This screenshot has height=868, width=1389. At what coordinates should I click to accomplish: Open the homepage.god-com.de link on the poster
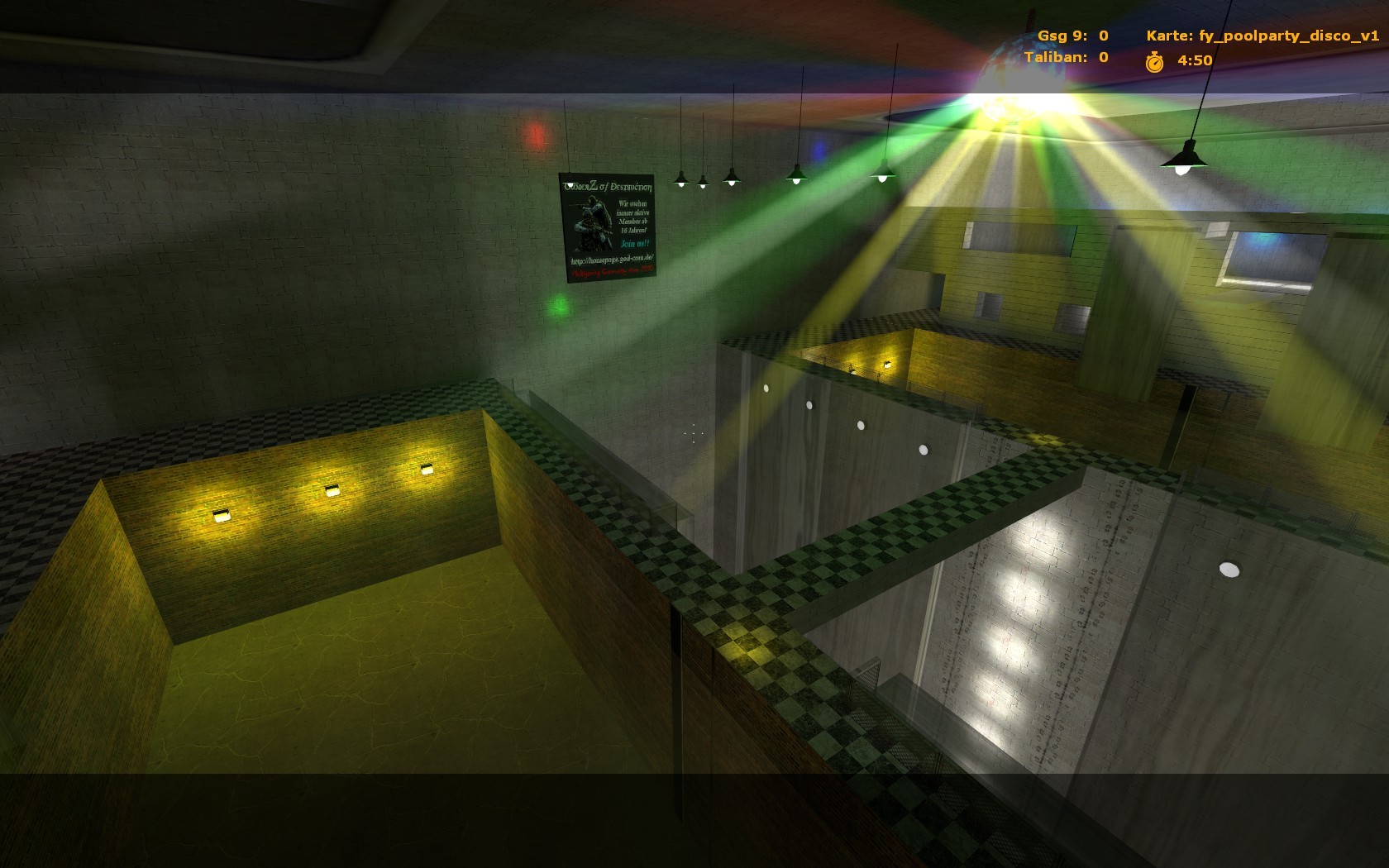coord(612,260)
